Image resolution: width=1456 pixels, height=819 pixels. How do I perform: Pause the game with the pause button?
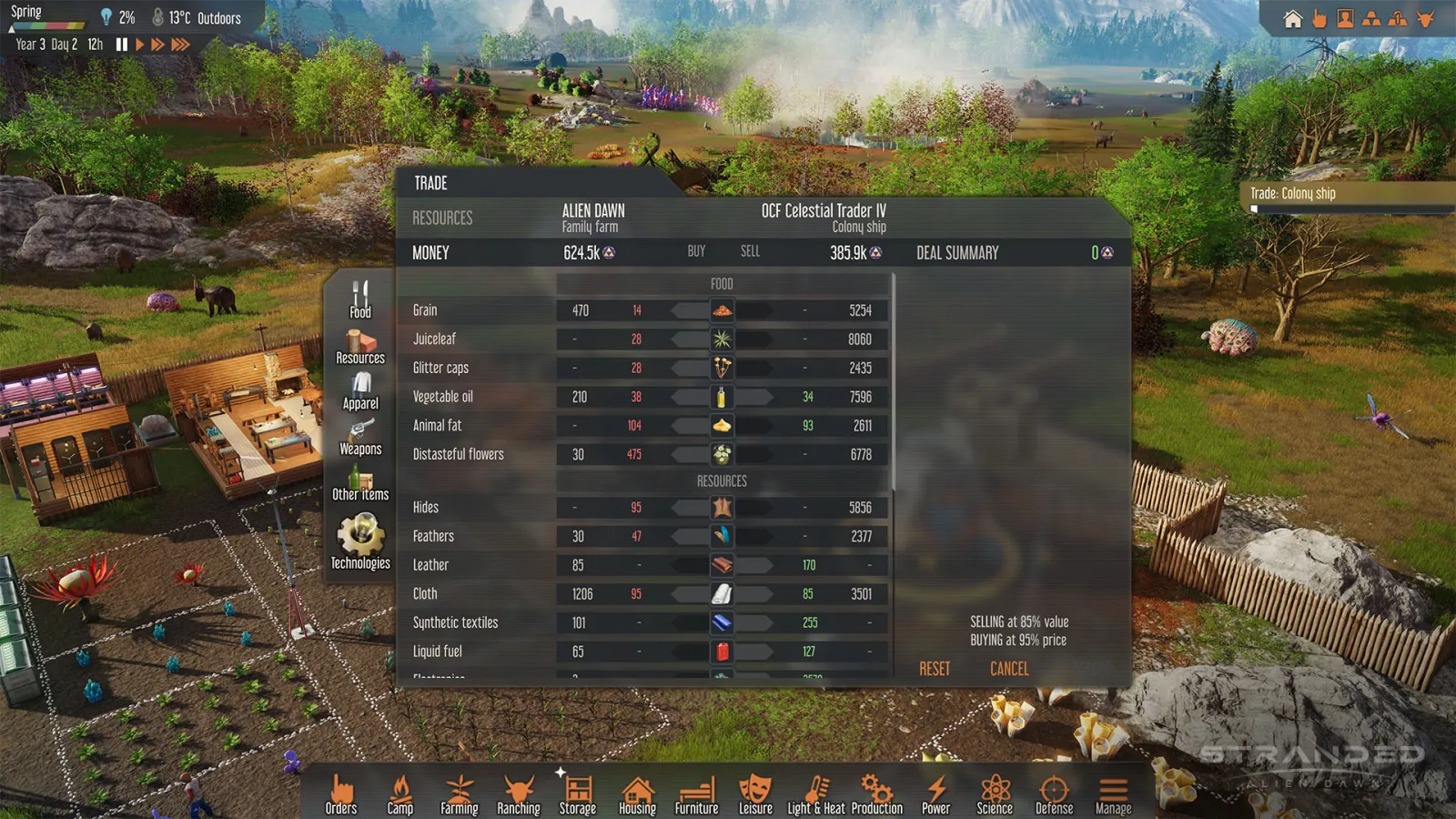pyautogui.click(x=122, y=45)
